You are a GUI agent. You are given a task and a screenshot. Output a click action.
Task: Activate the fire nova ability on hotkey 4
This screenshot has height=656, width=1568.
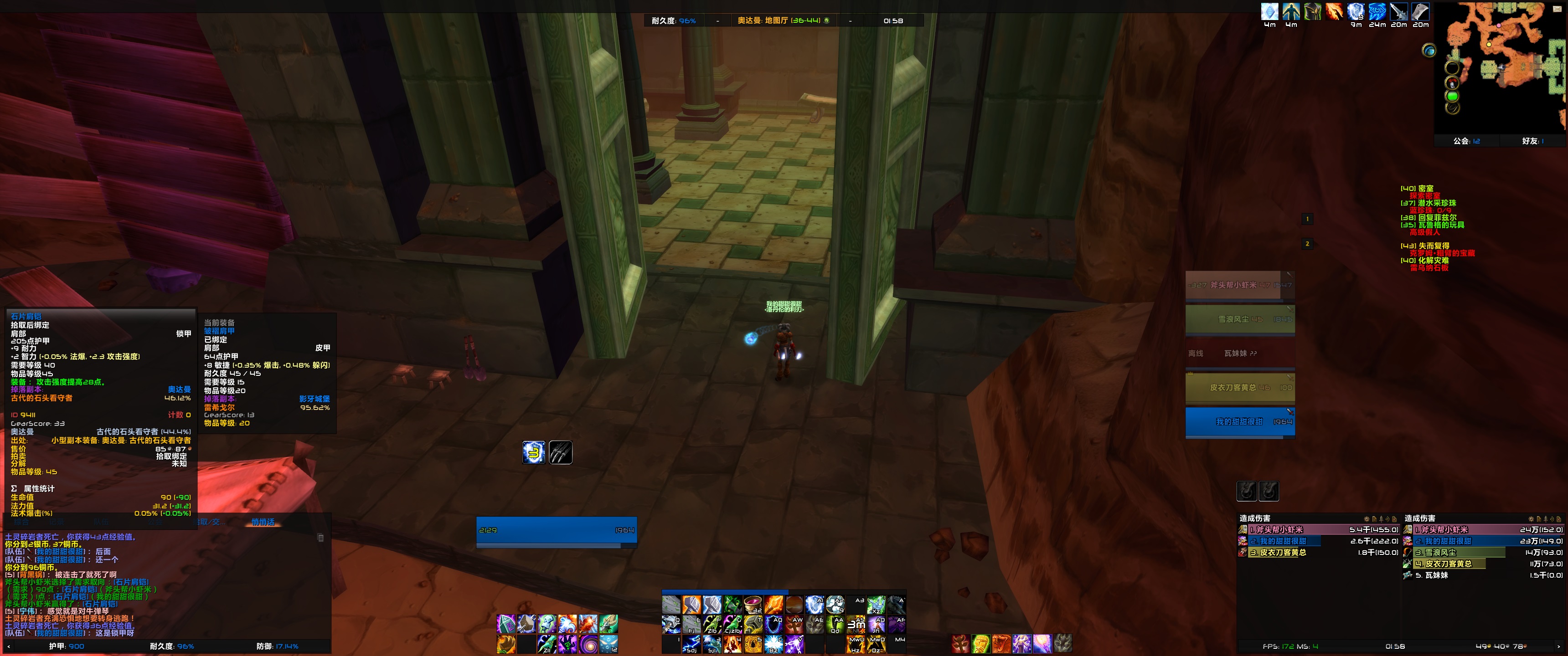pos(732,645)
